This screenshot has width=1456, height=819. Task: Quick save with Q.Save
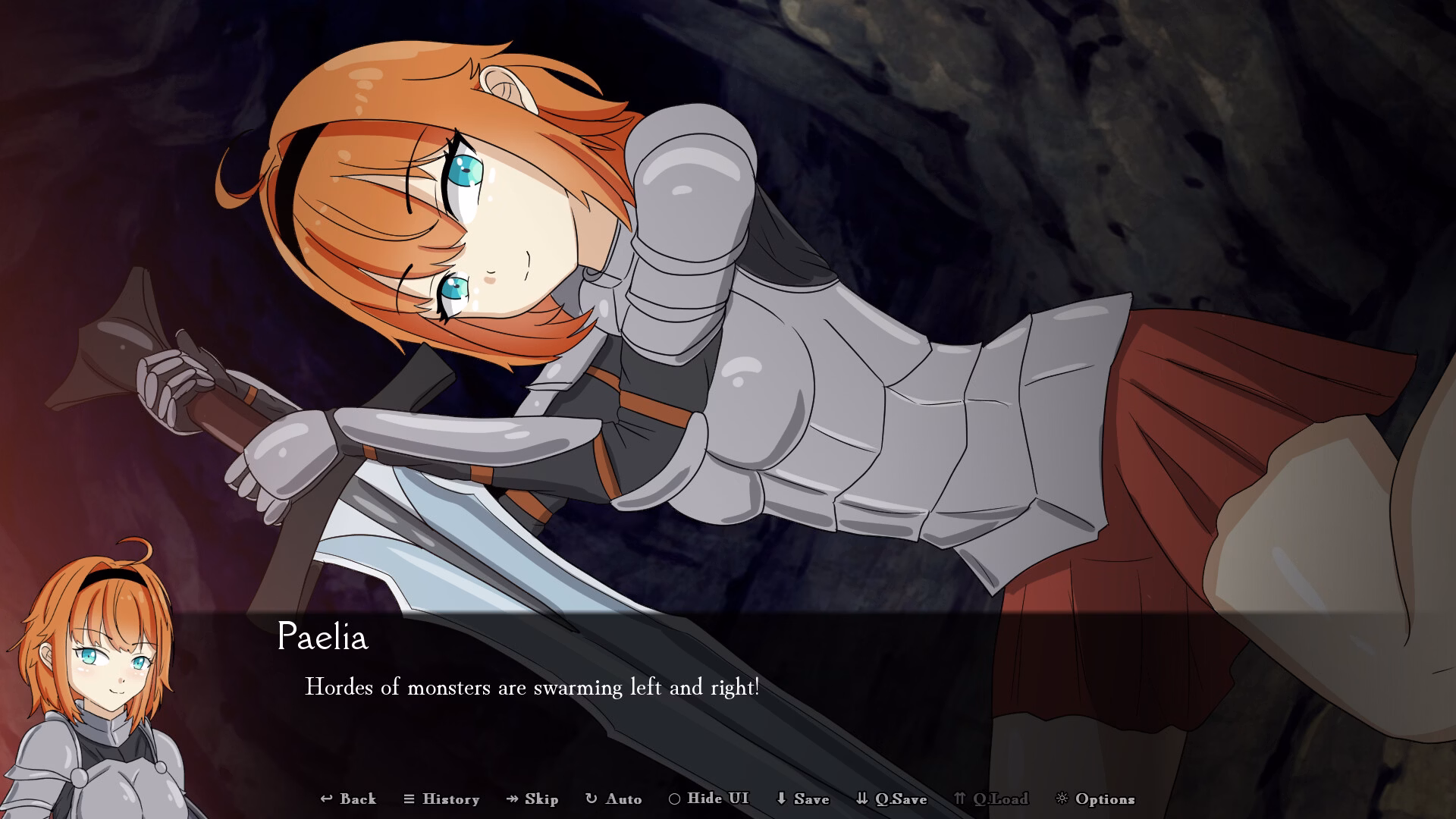click(x=891, y=799)
